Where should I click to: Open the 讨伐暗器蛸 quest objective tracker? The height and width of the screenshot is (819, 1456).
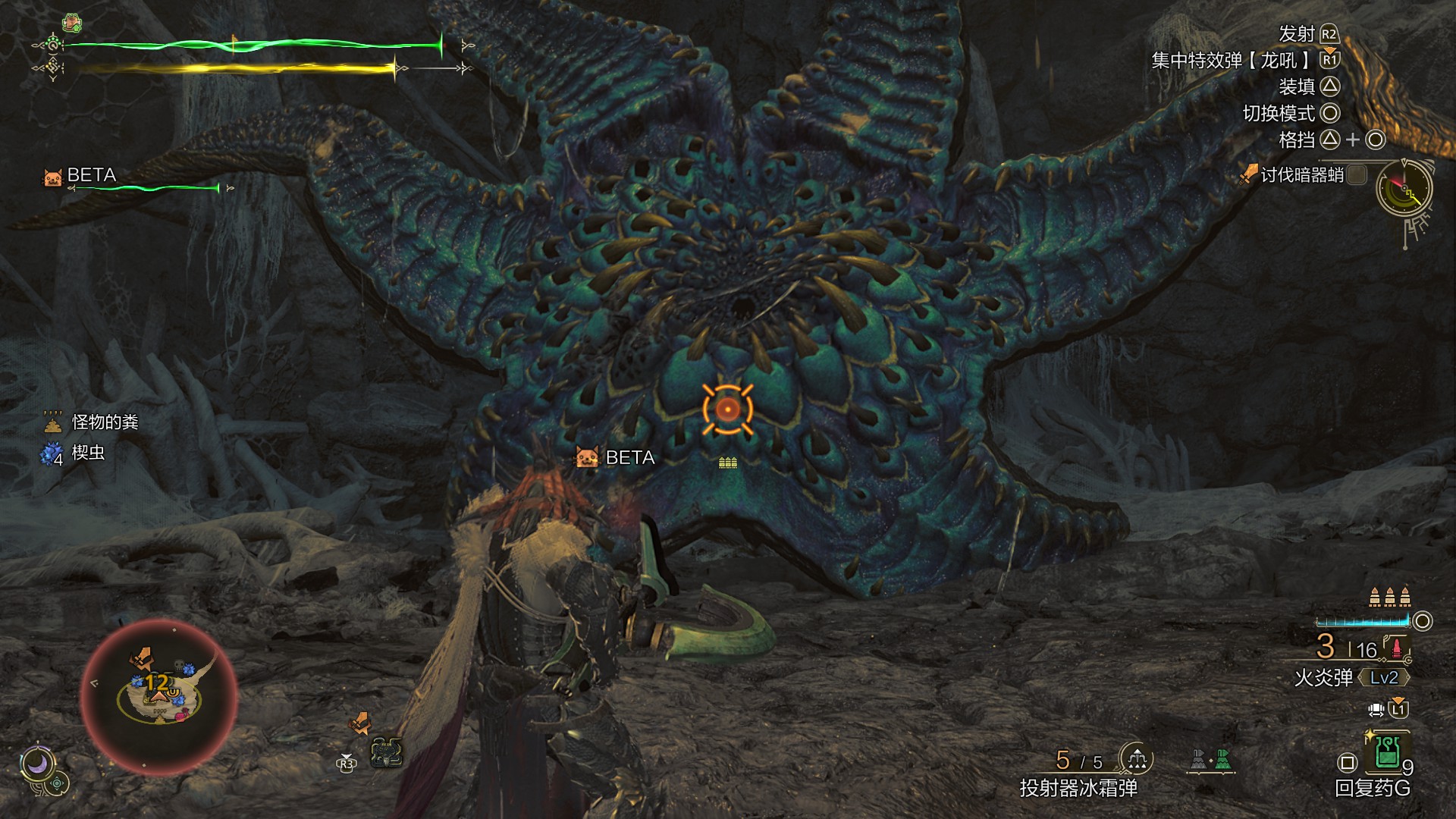point(1301,175)
